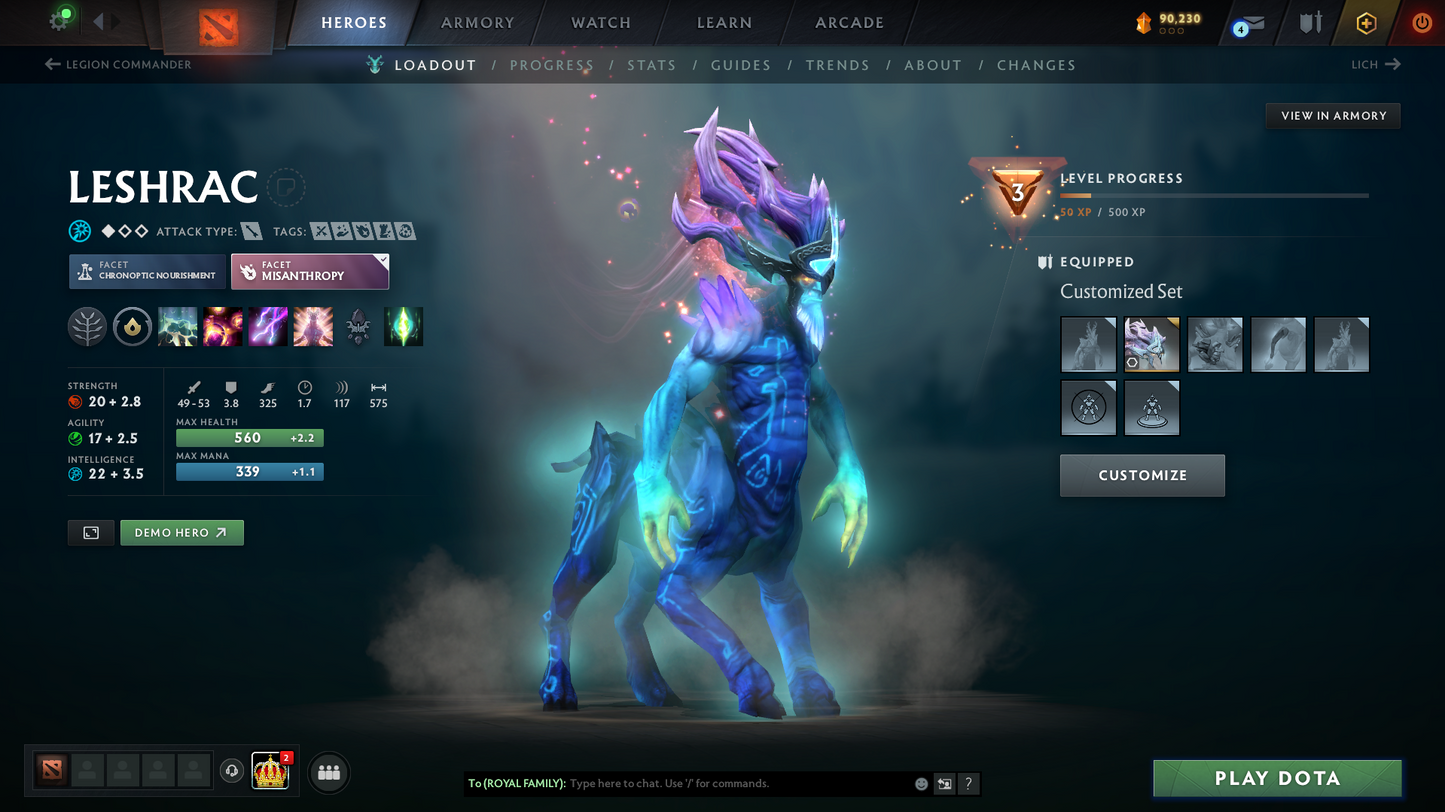1445x812 pixels.
Task: Select the Chronoptic Nourishment facet
Action: (x=146, y=271)
